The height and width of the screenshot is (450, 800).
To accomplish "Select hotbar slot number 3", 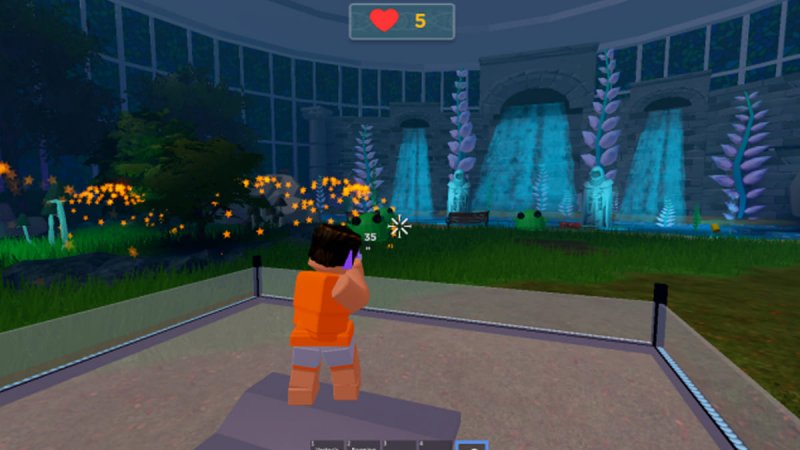I will point(398,444).
